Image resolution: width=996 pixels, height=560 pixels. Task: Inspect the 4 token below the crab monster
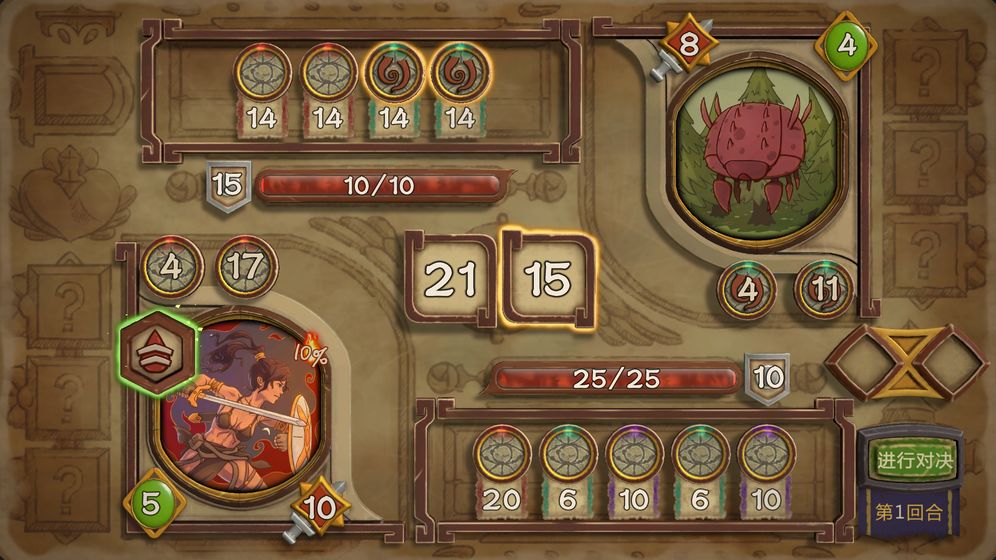click(747, 290)
